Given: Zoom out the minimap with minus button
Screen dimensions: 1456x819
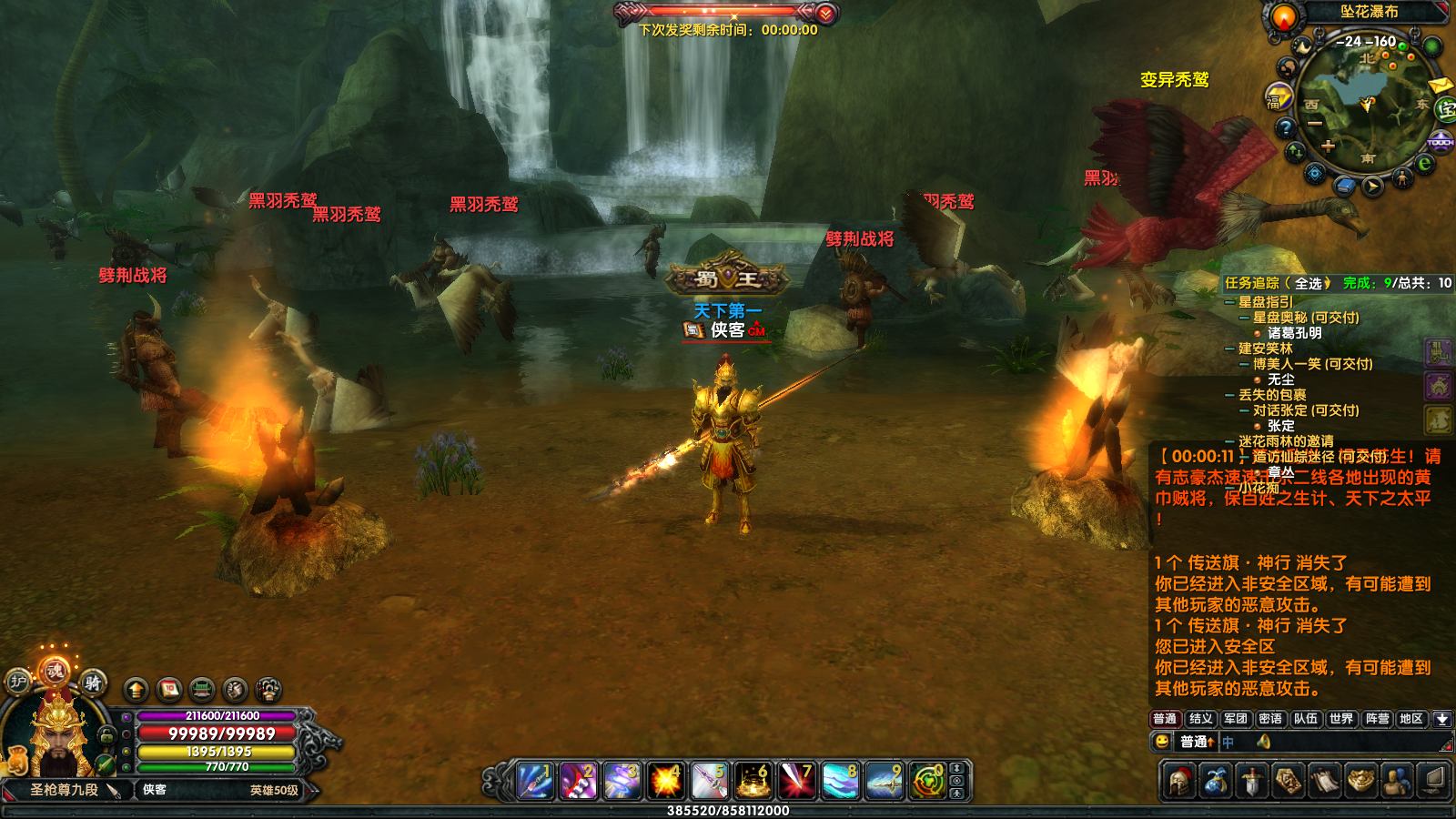Looking at the screenshot, I should point(1316,123).
